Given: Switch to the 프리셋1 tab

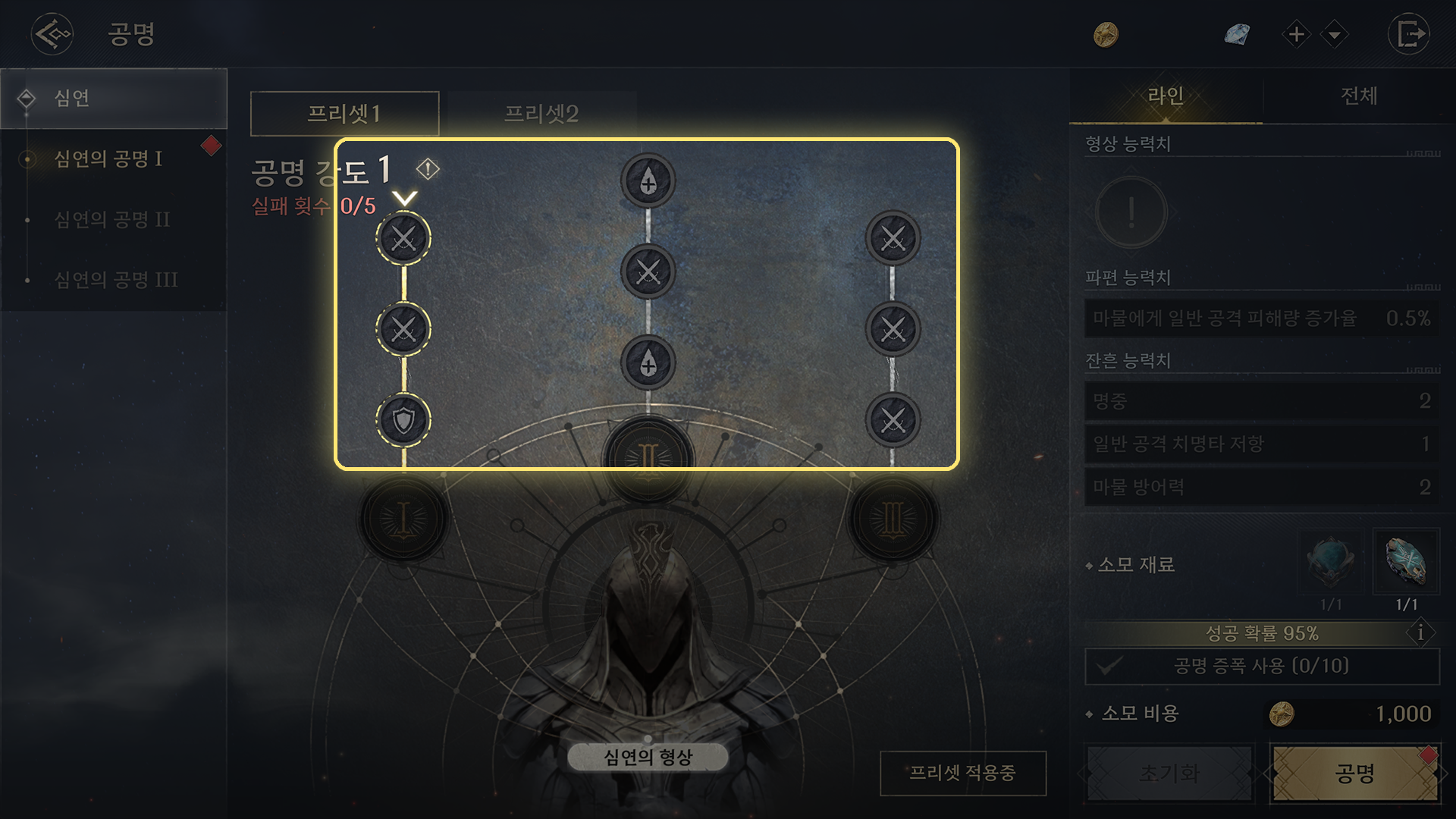Looking at the screenshot, I should pyautogui.click(x=344, y=114).
